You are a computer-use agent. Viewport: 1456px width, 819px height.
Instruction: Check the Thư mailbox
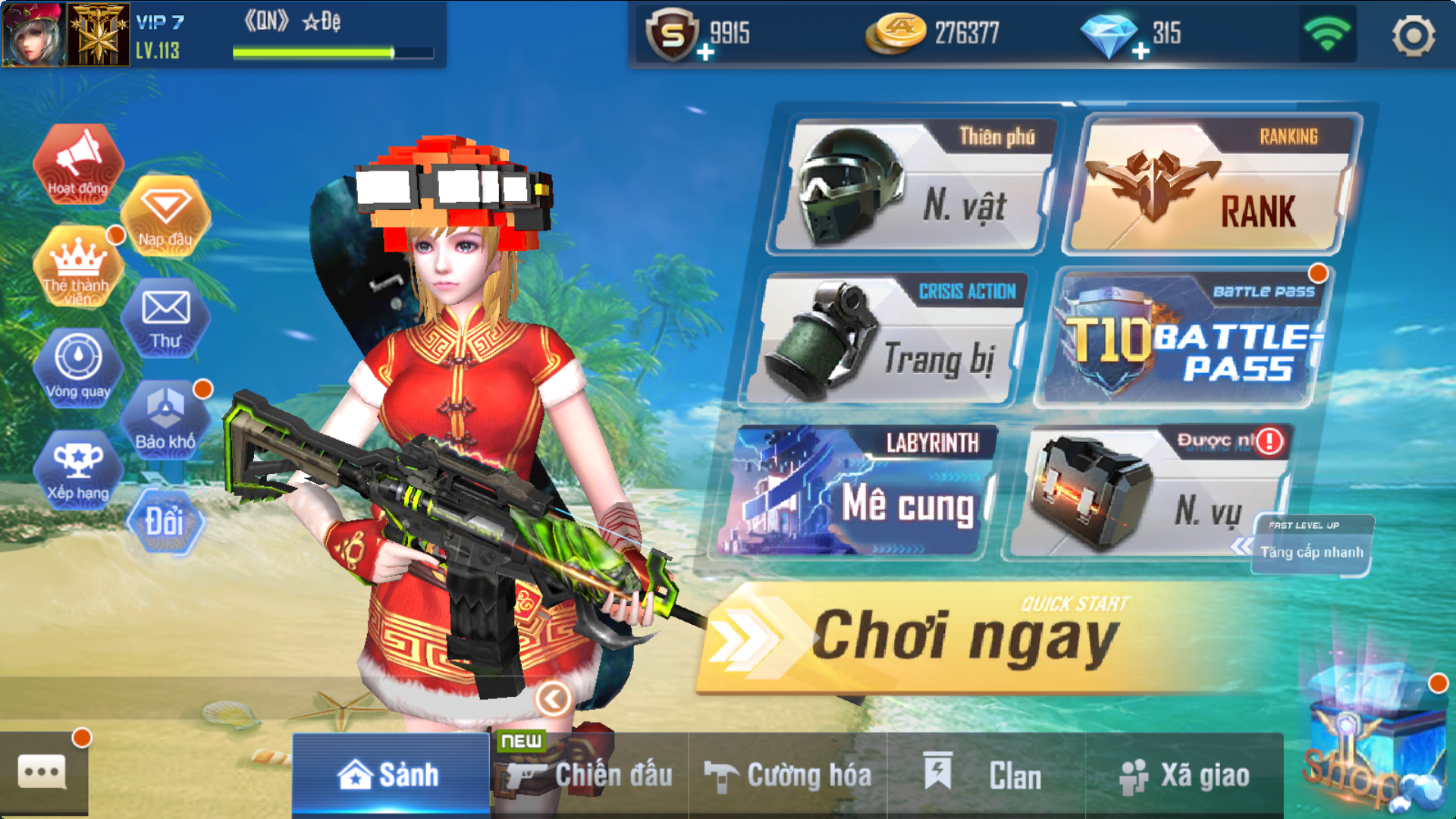165,318
